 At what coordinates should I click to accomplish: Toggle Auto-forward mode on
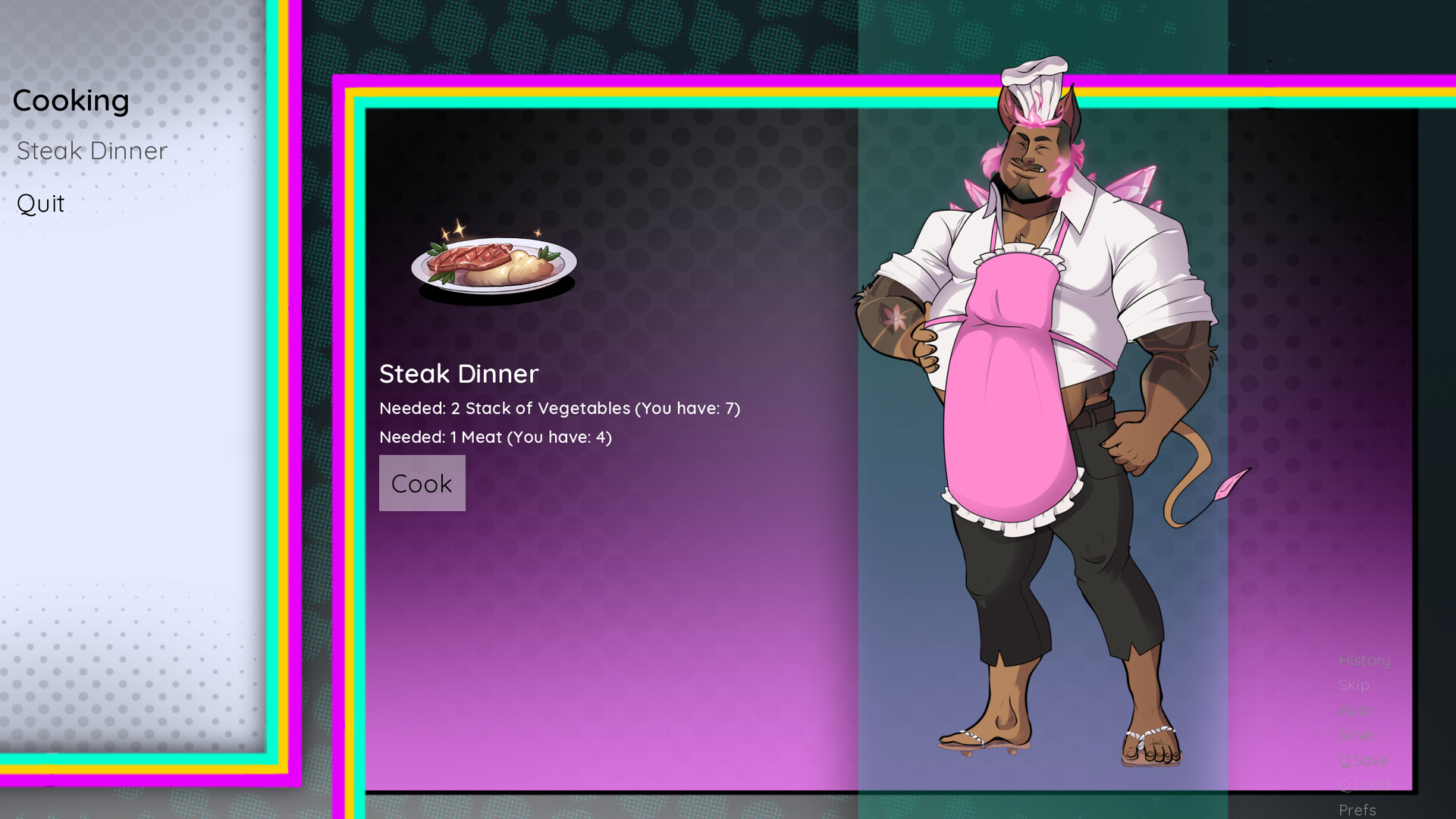(x=1357, y=710)
